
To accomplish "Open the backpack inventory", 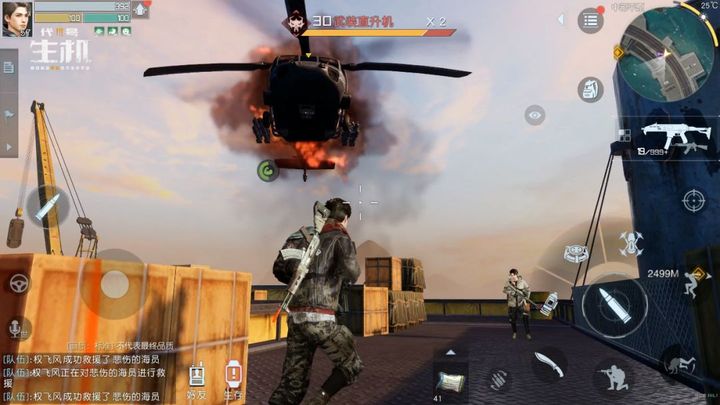I will click(x=591, y=89).
